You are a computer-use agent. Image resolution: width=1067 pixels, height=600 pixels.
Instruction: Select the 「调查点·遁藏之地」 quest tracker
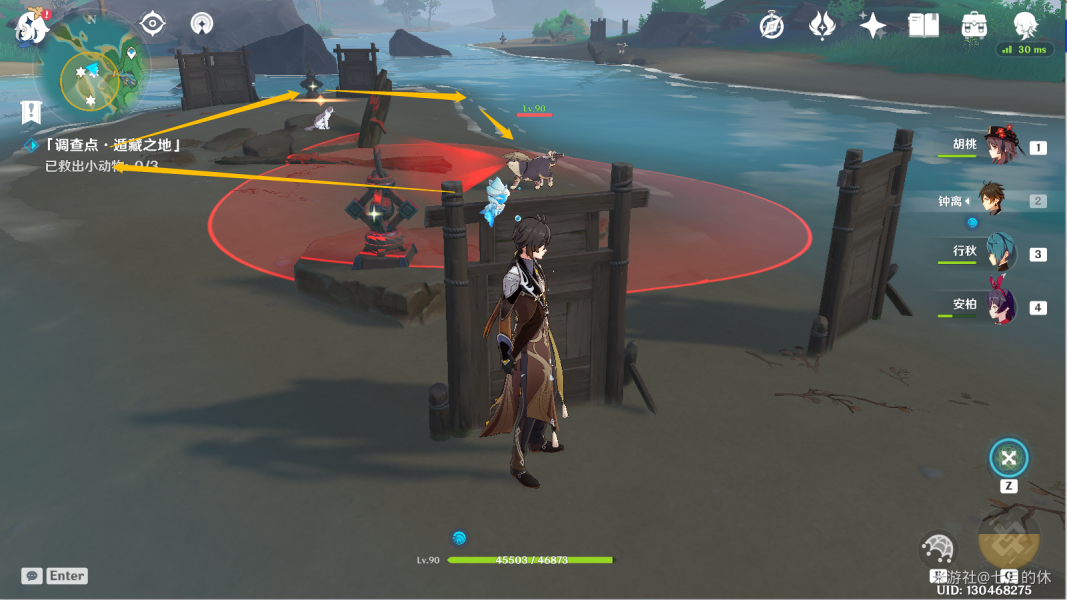(x=112, y=145)
